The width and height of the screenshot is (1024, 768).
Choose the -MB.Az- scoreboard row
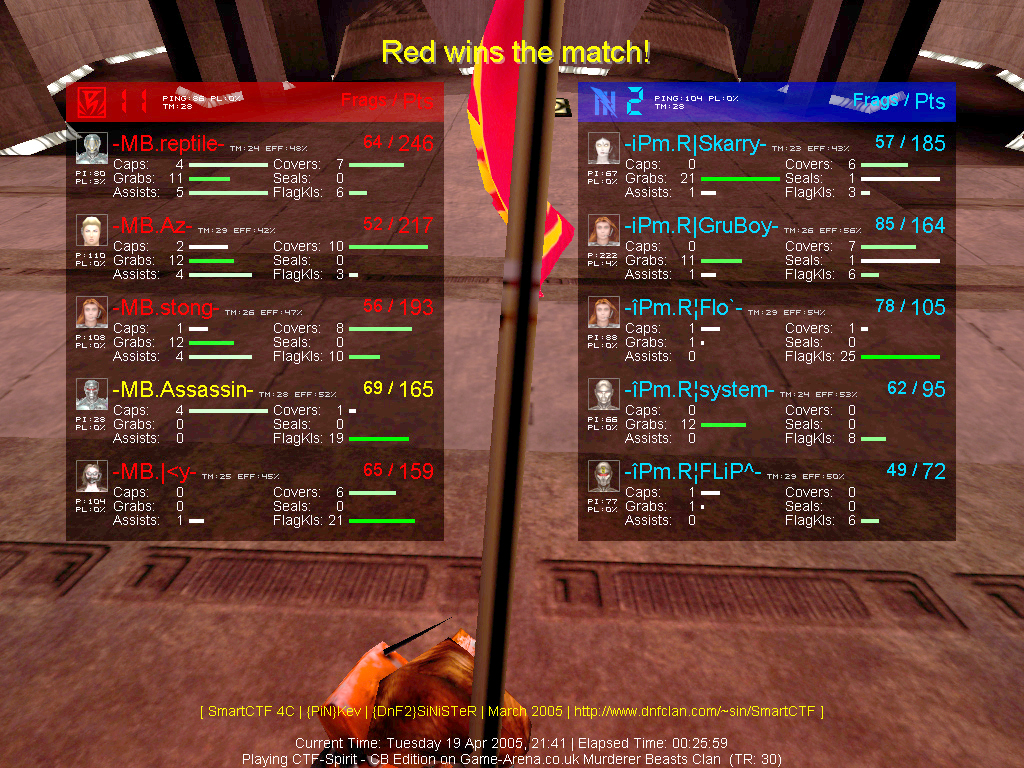click(x=152, y=226)
